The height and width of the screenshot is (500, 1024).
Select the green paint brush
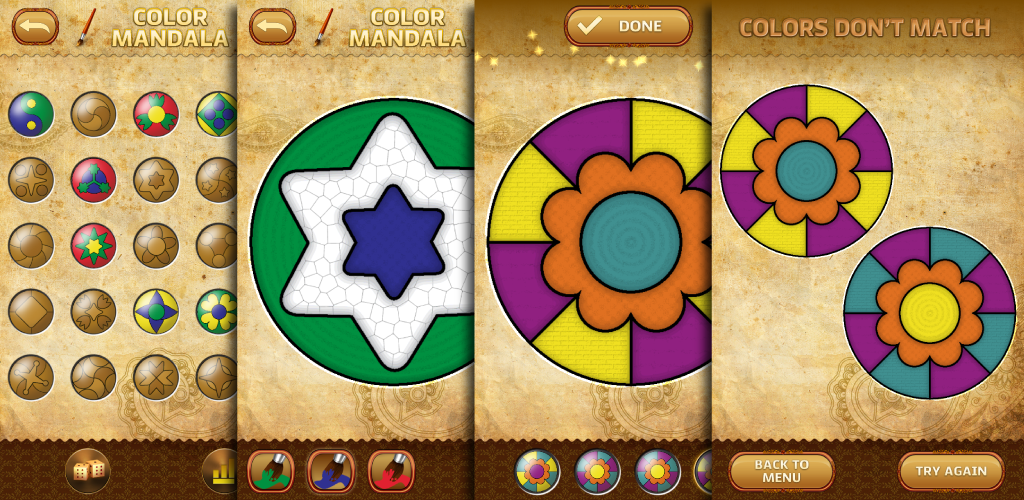tap(270, 471)
